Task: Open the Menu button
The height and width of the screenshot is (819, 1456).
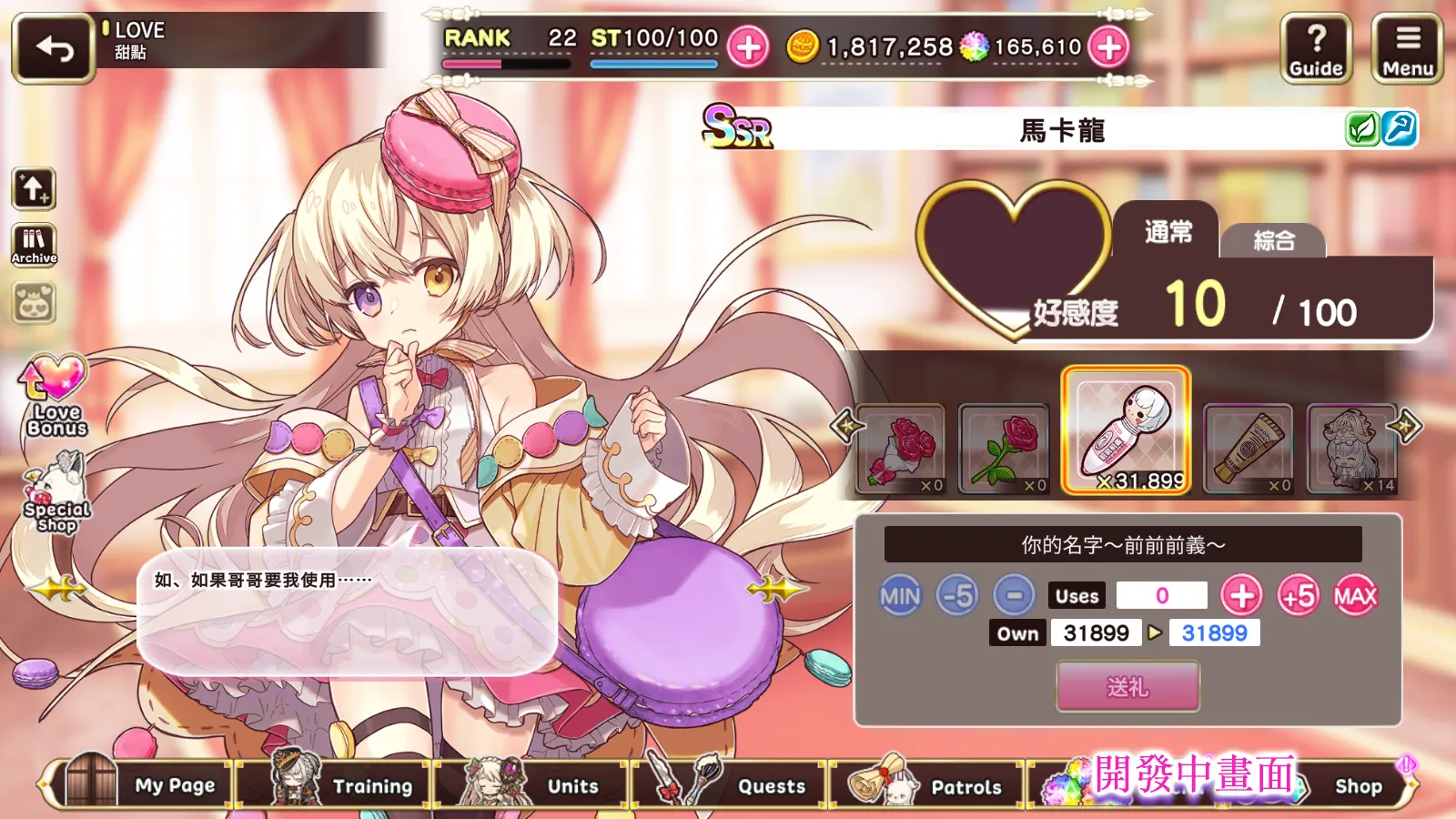Action: tap(1407, 49)
